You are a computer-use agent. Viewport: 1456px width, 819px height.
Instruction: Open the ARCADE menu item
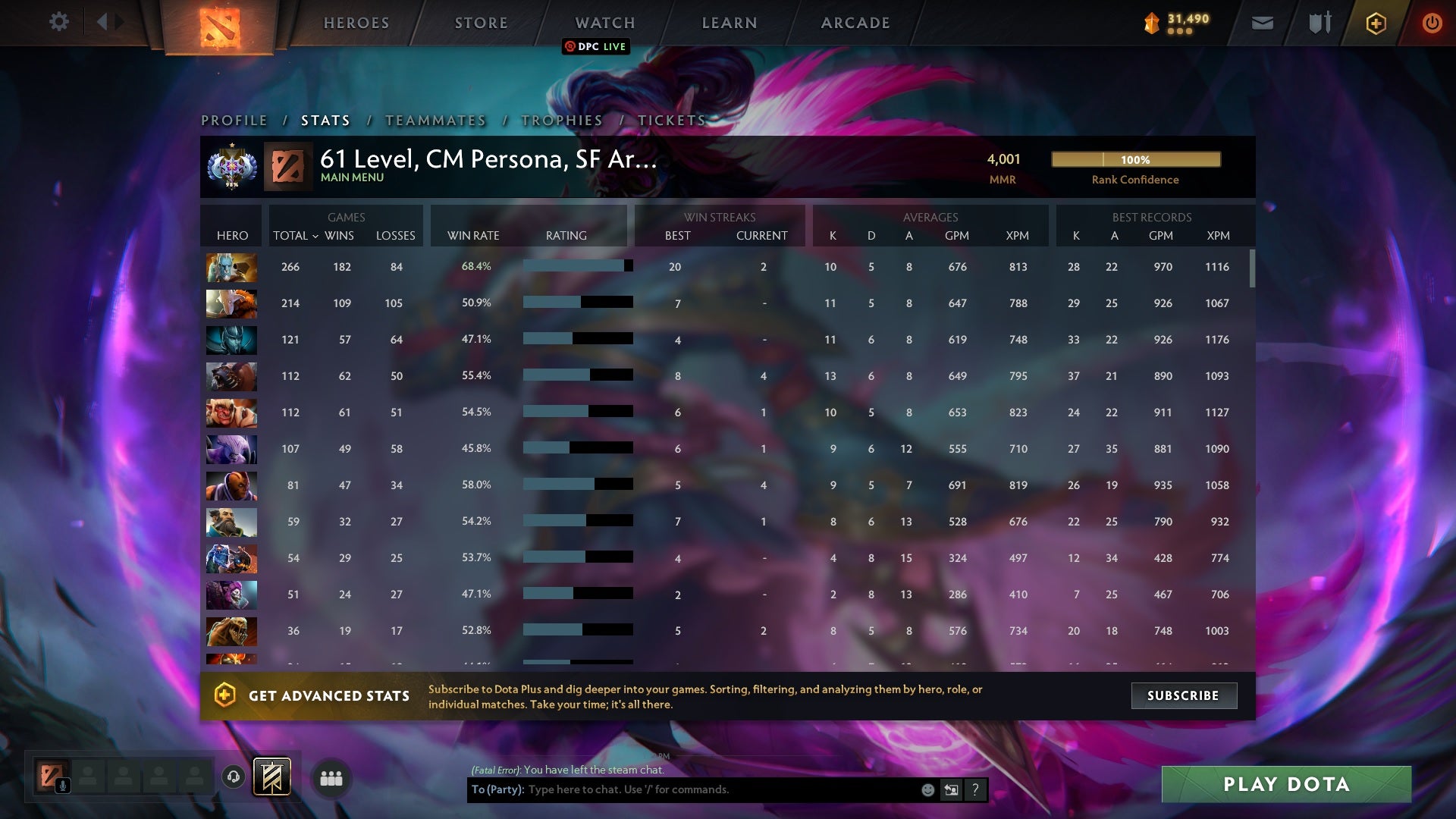point(854,23)
